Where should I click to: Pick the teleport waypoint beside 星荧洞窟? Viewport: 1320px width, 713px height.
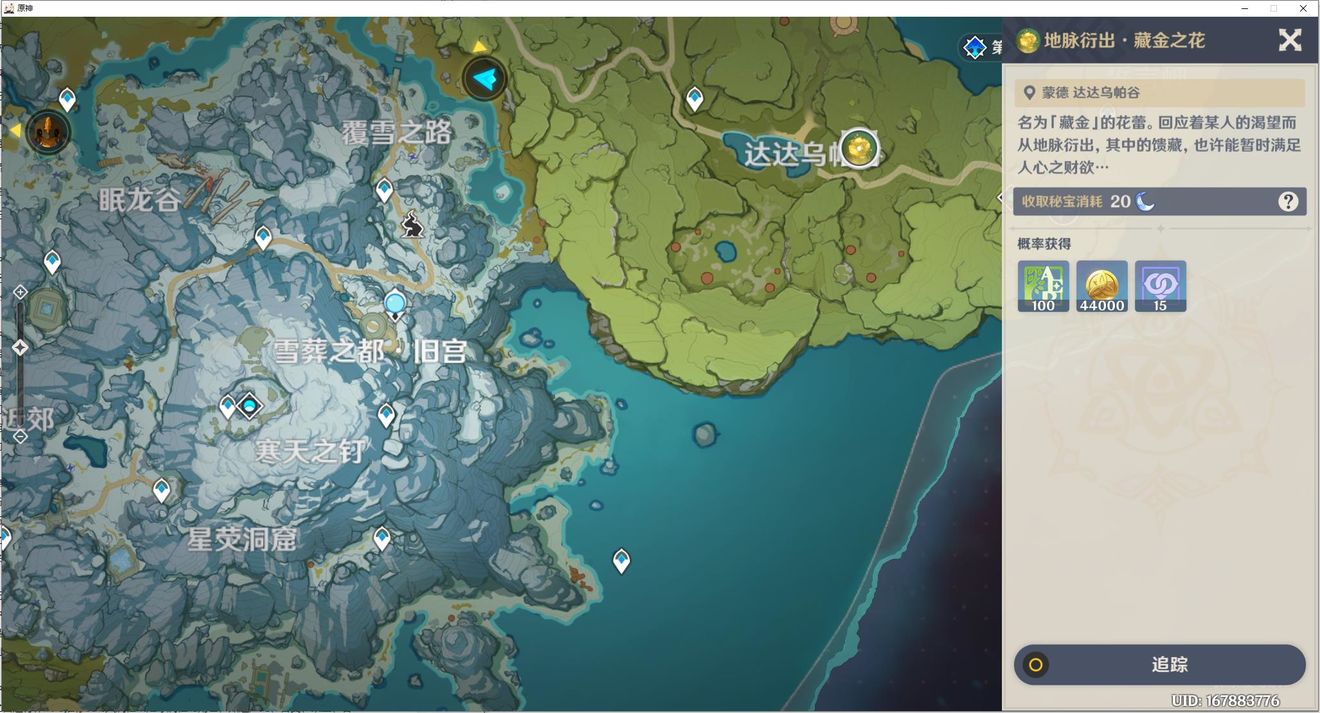[382, 539]
